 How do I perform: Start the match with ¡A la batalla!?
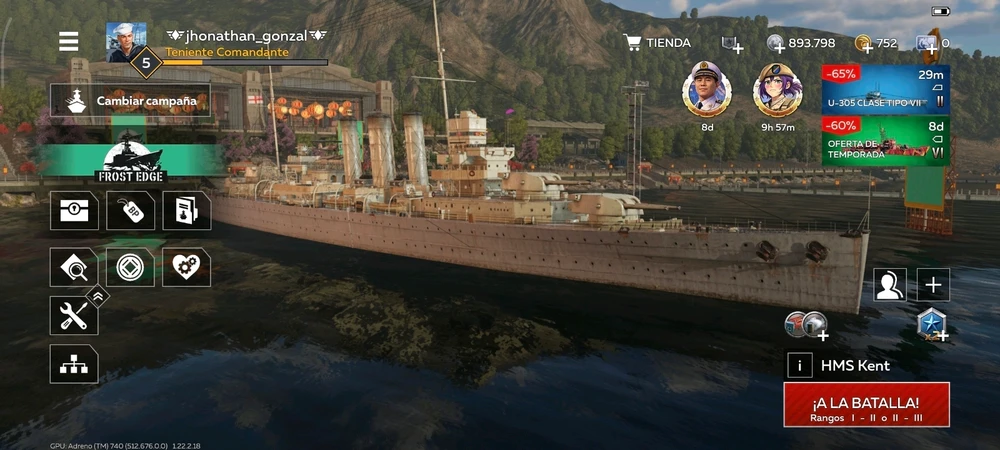[866, 404]
